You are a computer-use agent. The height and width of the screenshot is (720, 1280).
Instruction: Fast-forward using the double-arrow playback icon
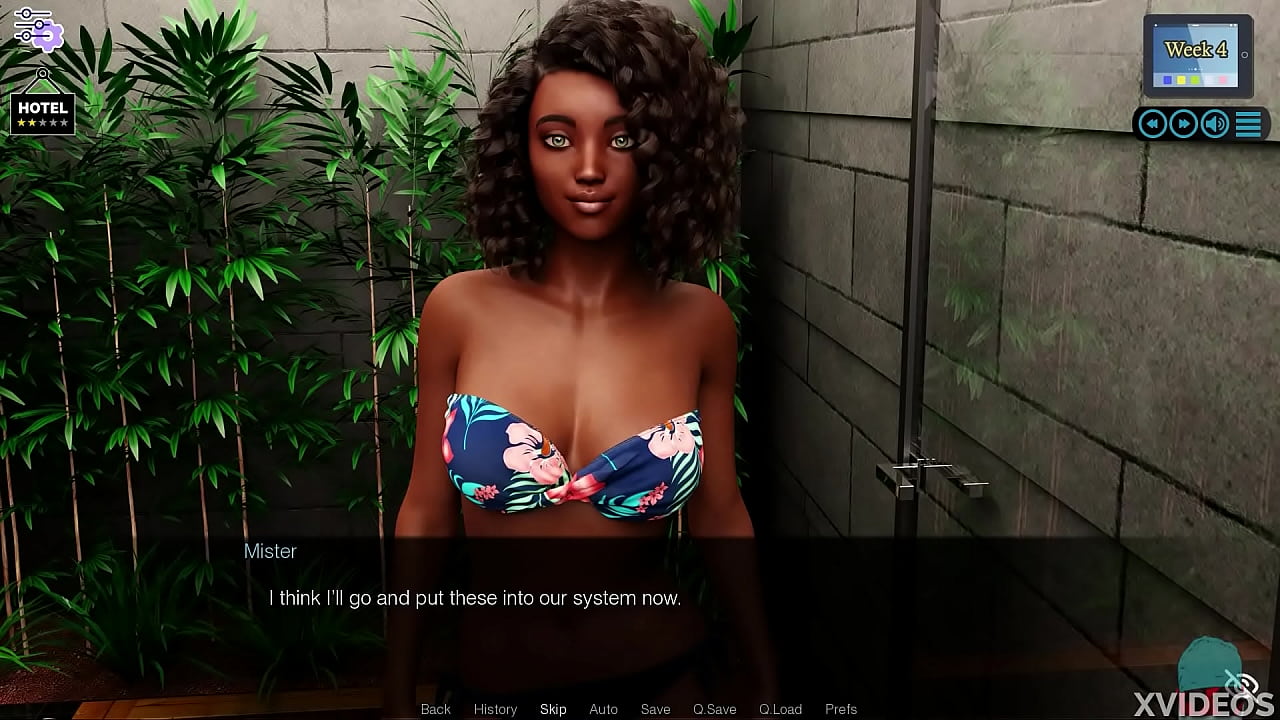(1182, 123)
